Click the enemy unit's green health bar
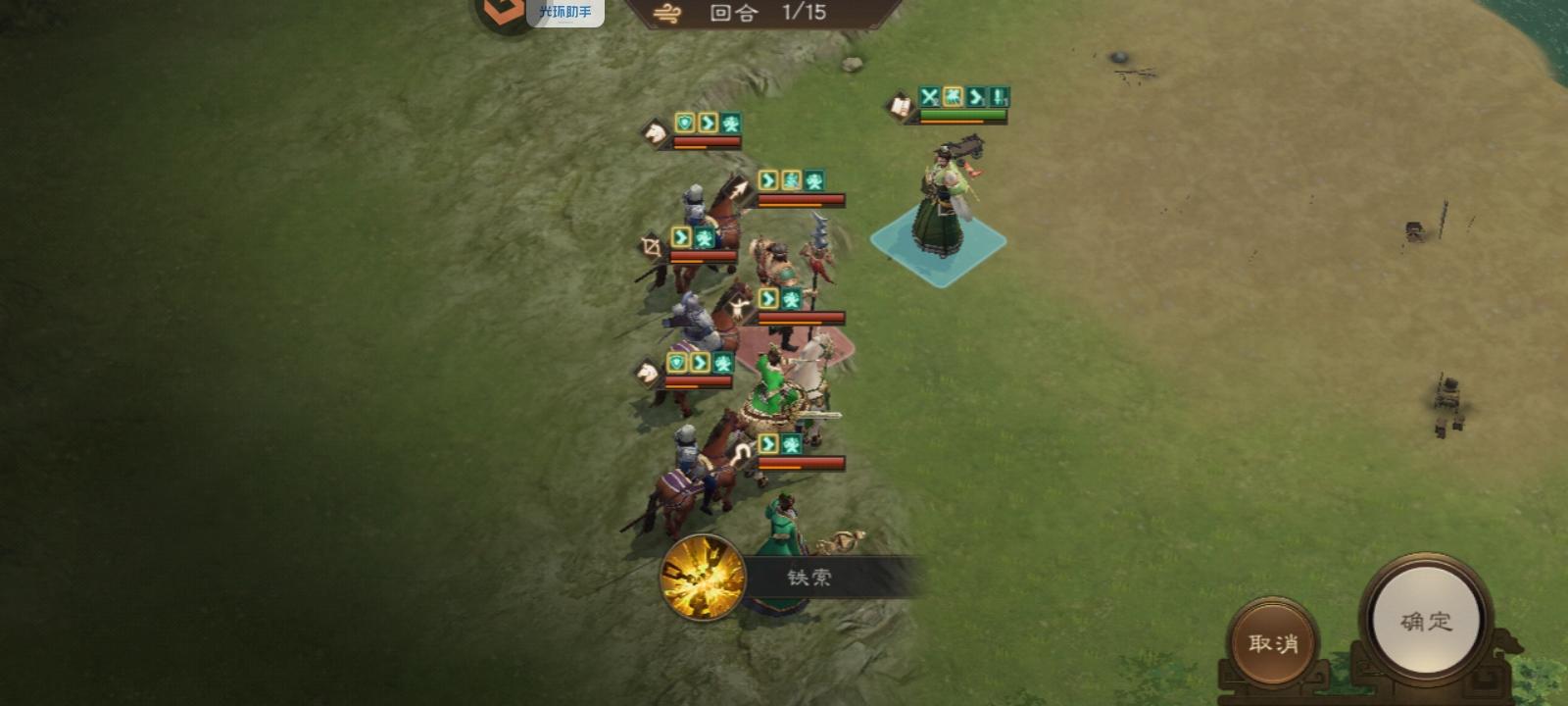 (x=963, y=116)
